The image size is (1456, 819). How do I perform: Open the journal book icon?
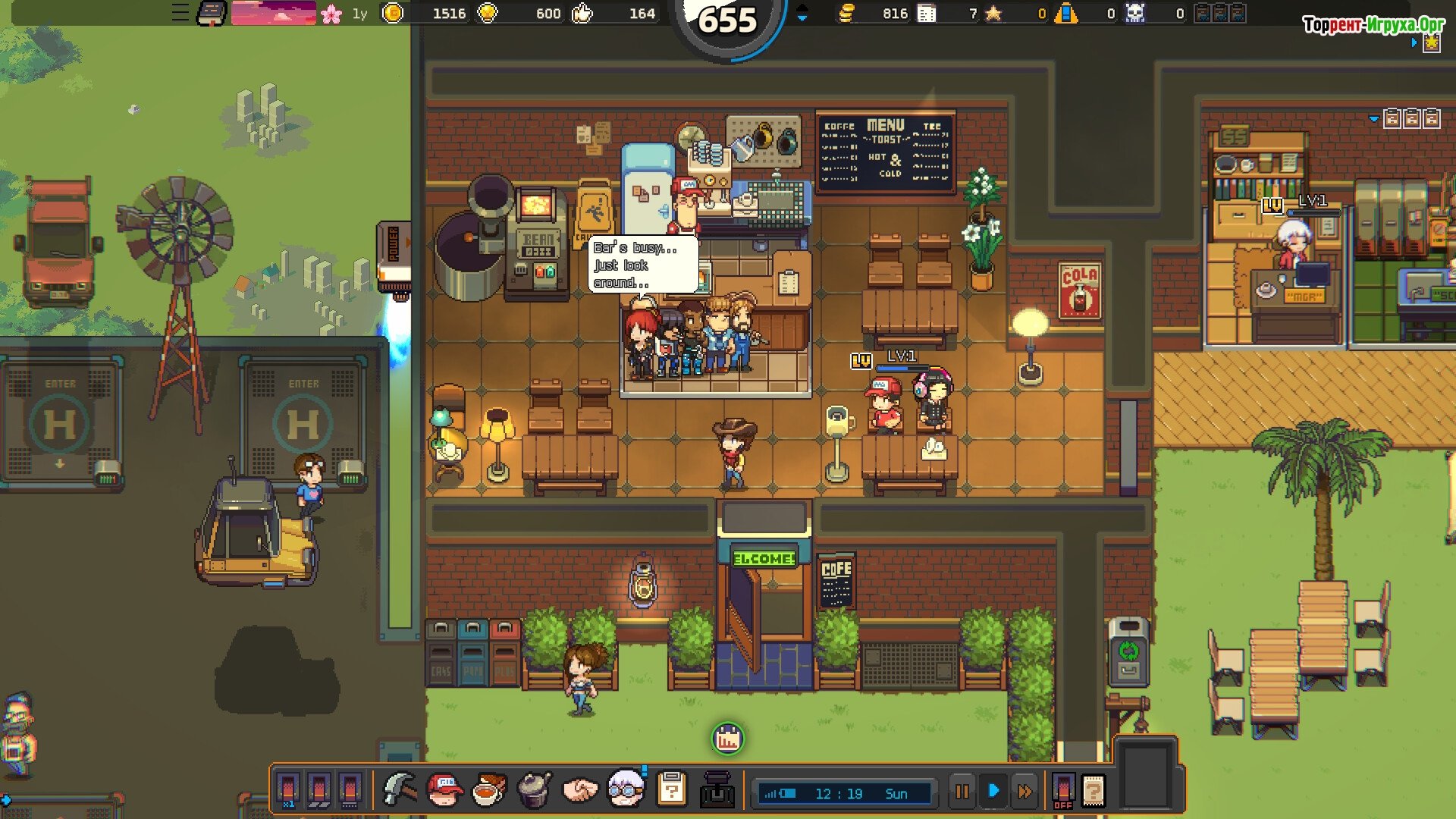pyautogui.click(x=211, y=13)
